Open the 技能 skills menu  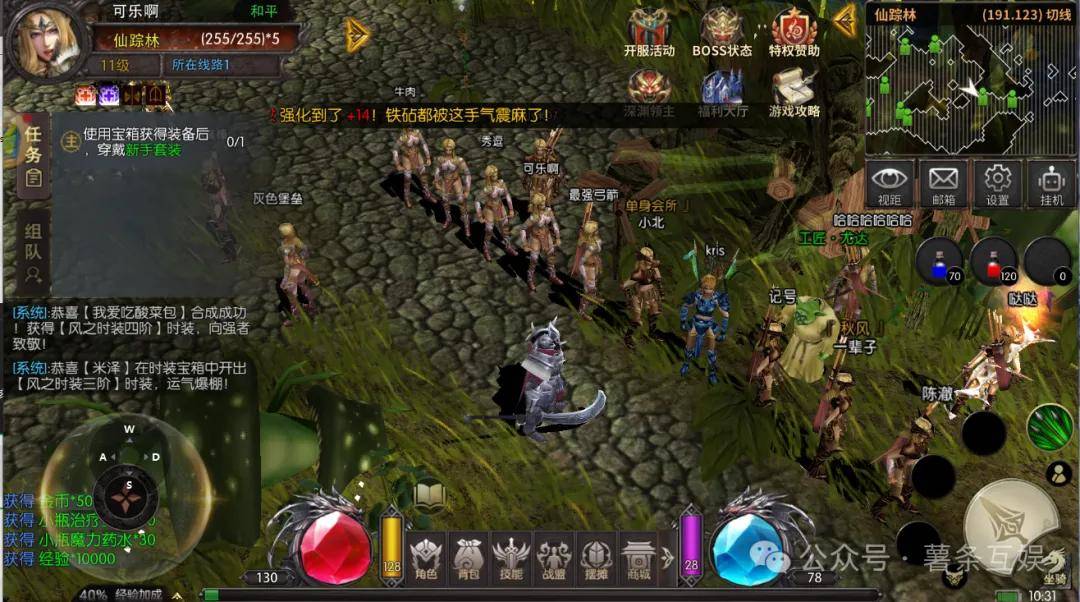coord(510,558)
